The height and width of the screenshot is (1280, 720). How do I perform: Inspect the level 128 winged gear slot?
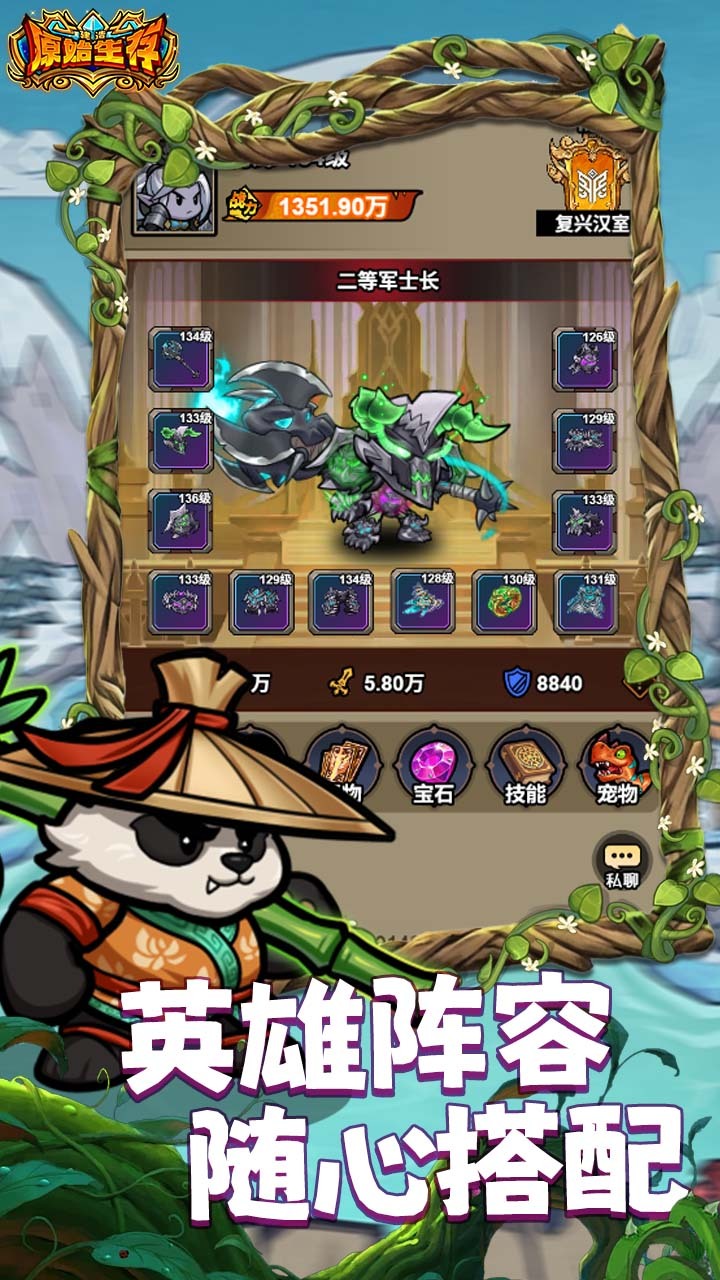click(423, 602)
